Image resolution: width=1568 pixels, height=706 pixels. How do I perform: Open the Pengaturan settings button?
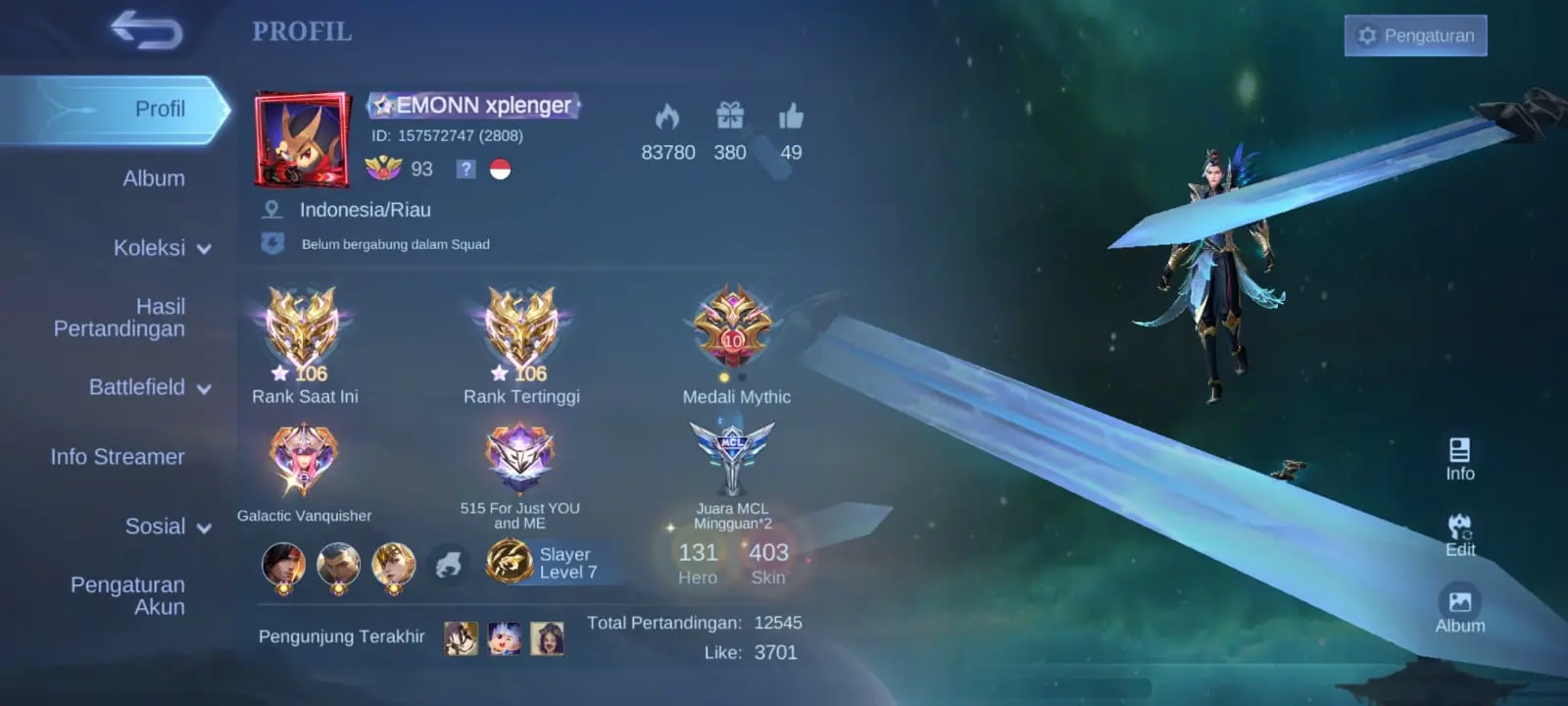click(x=1415, y=35)
